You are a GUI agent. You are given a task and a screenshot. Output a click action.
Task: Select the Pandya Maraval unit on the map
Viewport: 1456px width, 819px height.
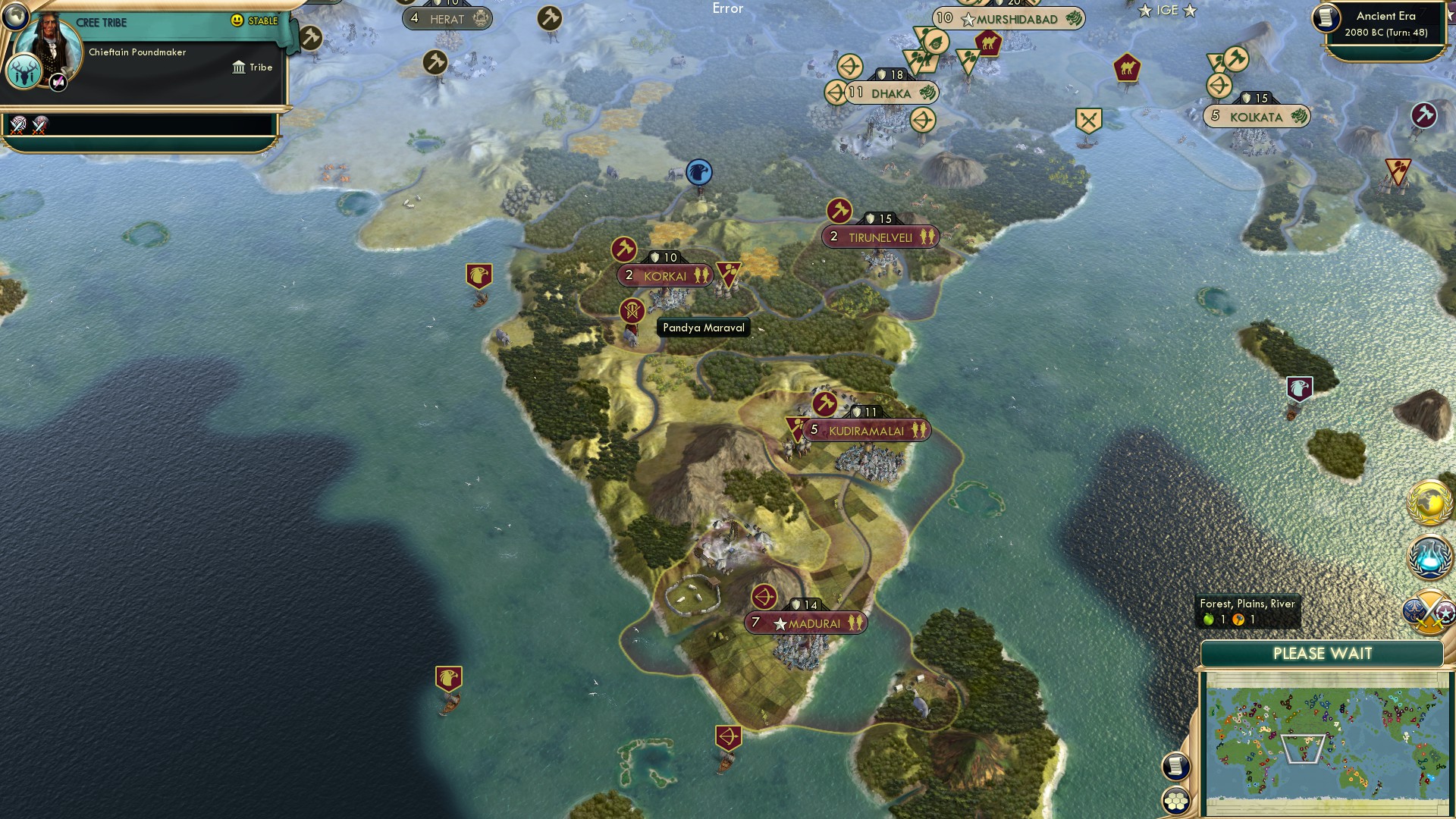pyautogui.click(x=632, y=310)
